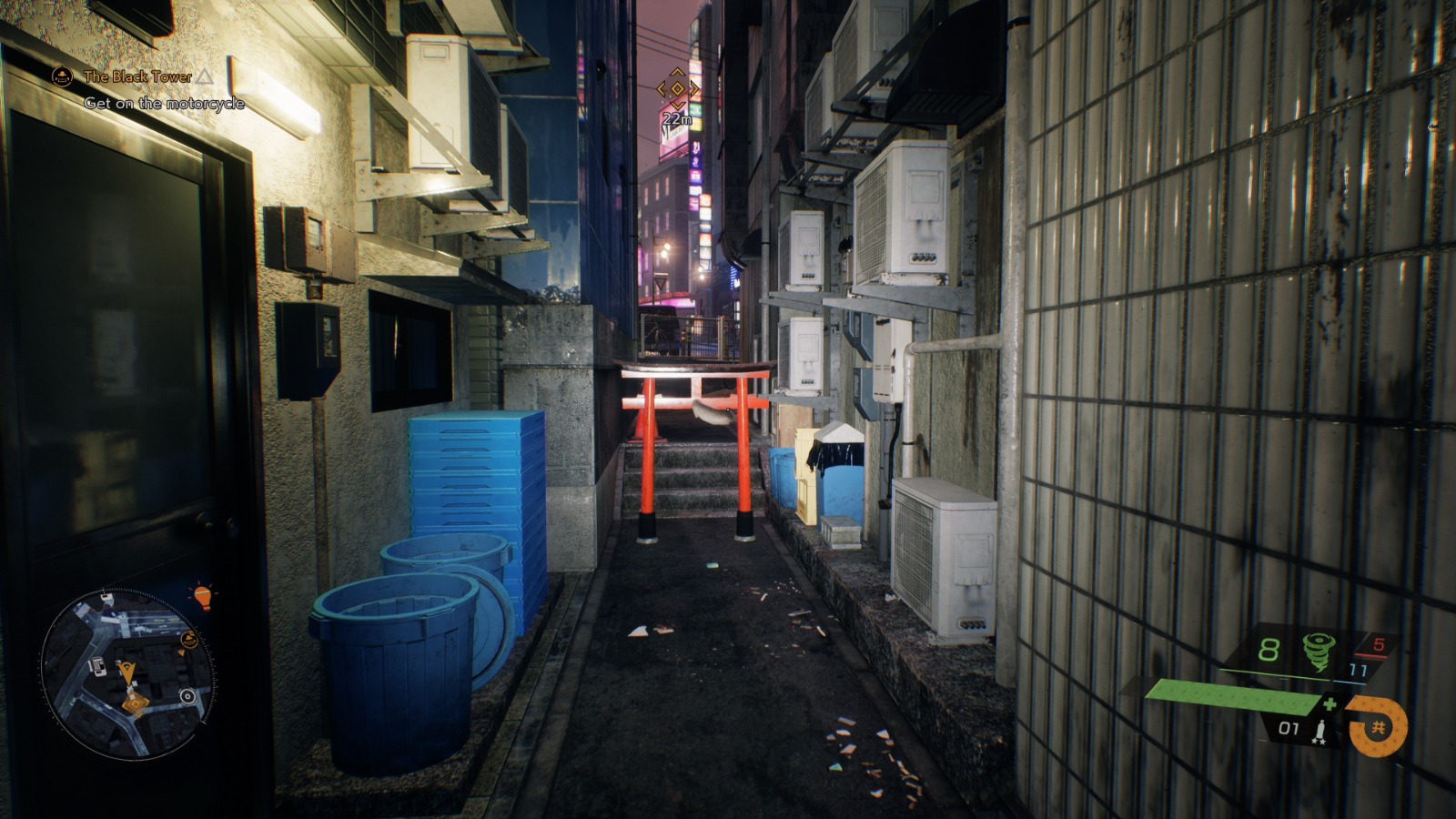This screenshot has width=1456, height=819.
Task: Select the circular target icon on the minimap
Action: 187,697
